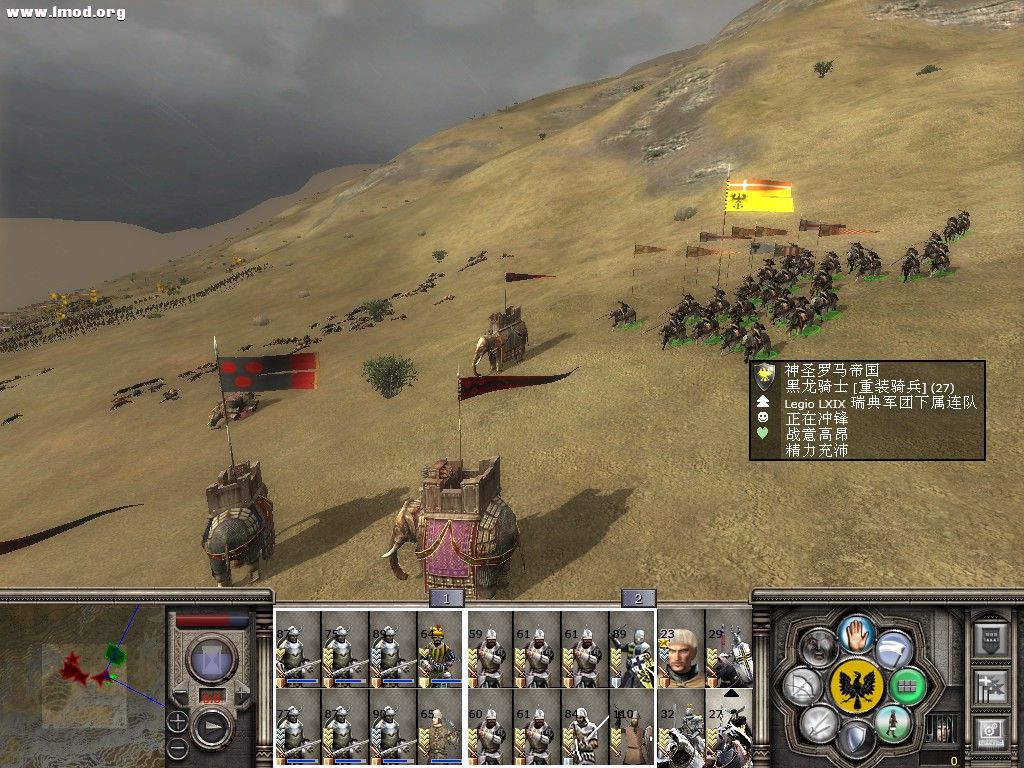Open the green group formations button

[907, 687]
